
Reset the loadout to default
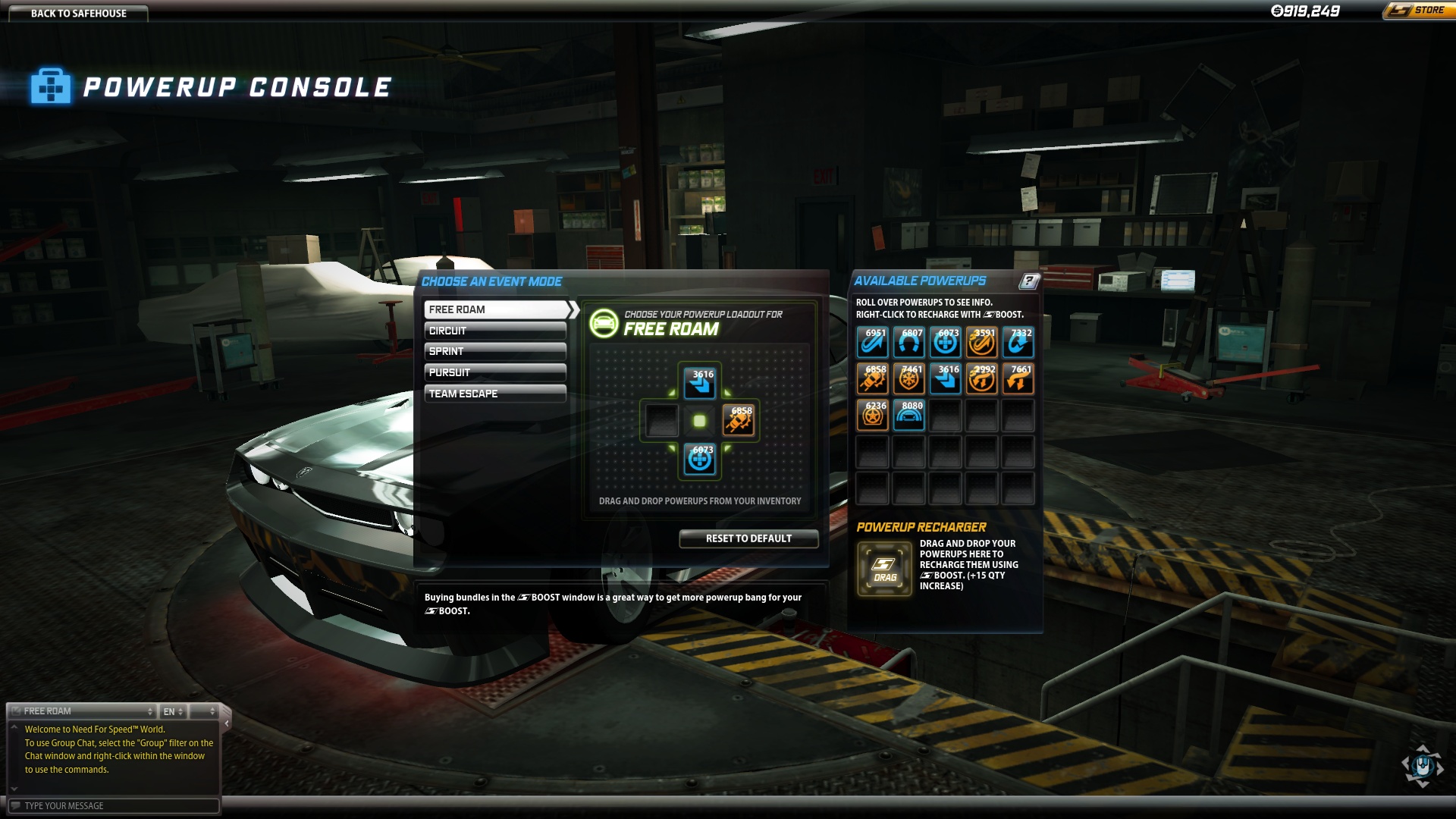(748, 538)
